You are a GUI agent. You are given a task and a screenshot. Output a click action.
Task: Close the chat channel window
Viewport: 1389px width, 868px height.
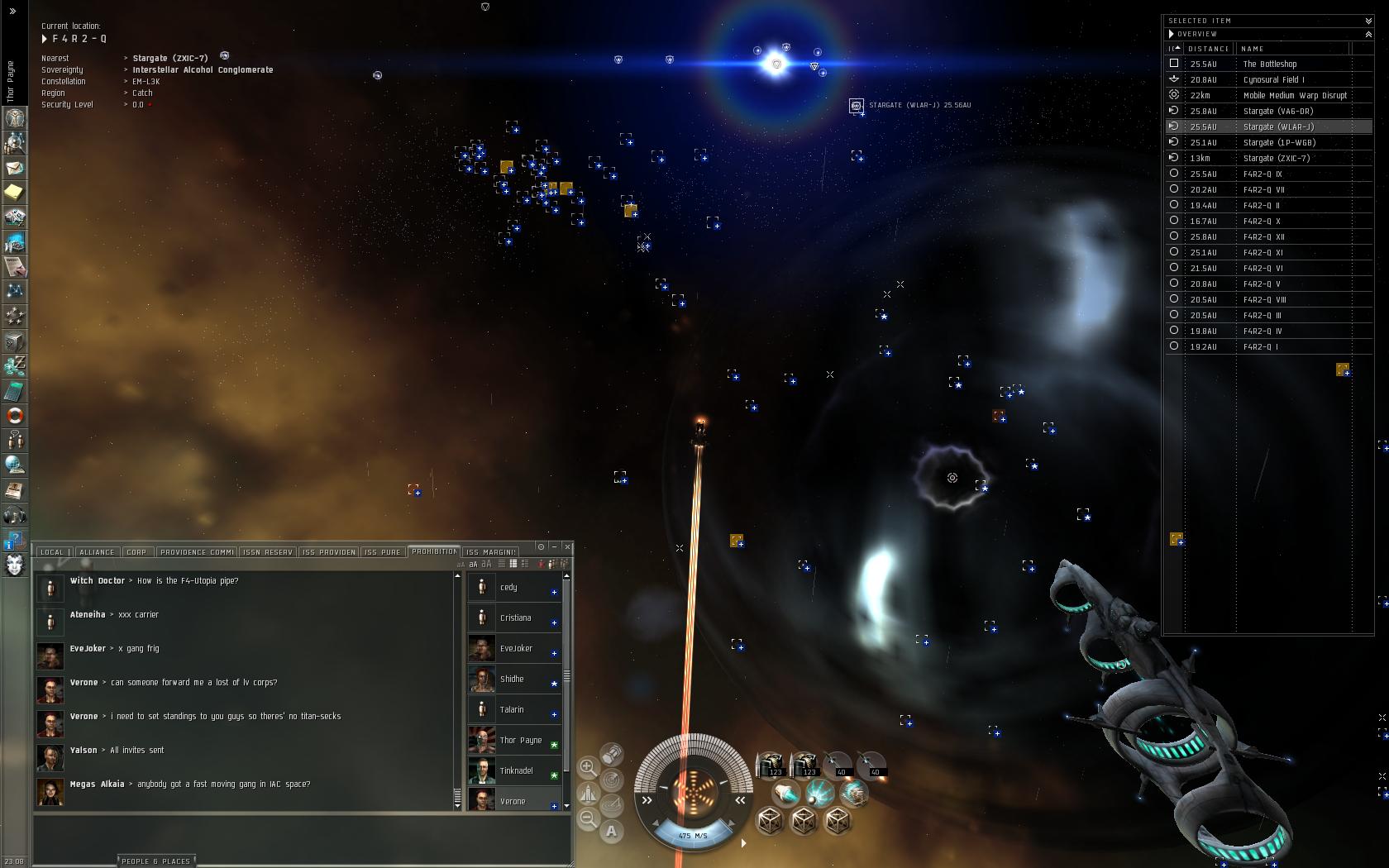click(x=567, y=546)
